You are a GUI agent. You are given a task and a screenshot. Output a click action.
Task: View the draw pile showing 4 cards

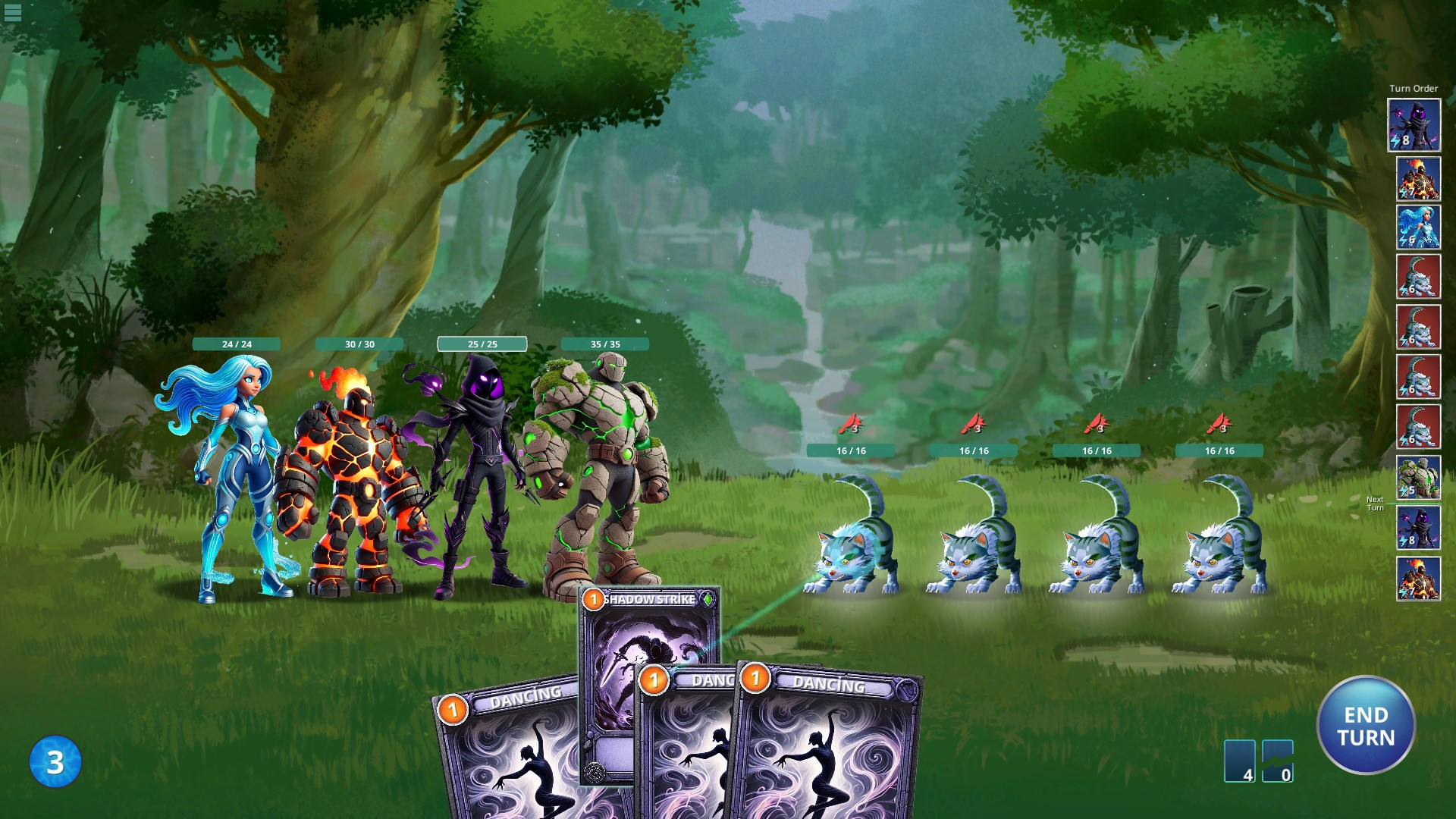(1239, 761)
